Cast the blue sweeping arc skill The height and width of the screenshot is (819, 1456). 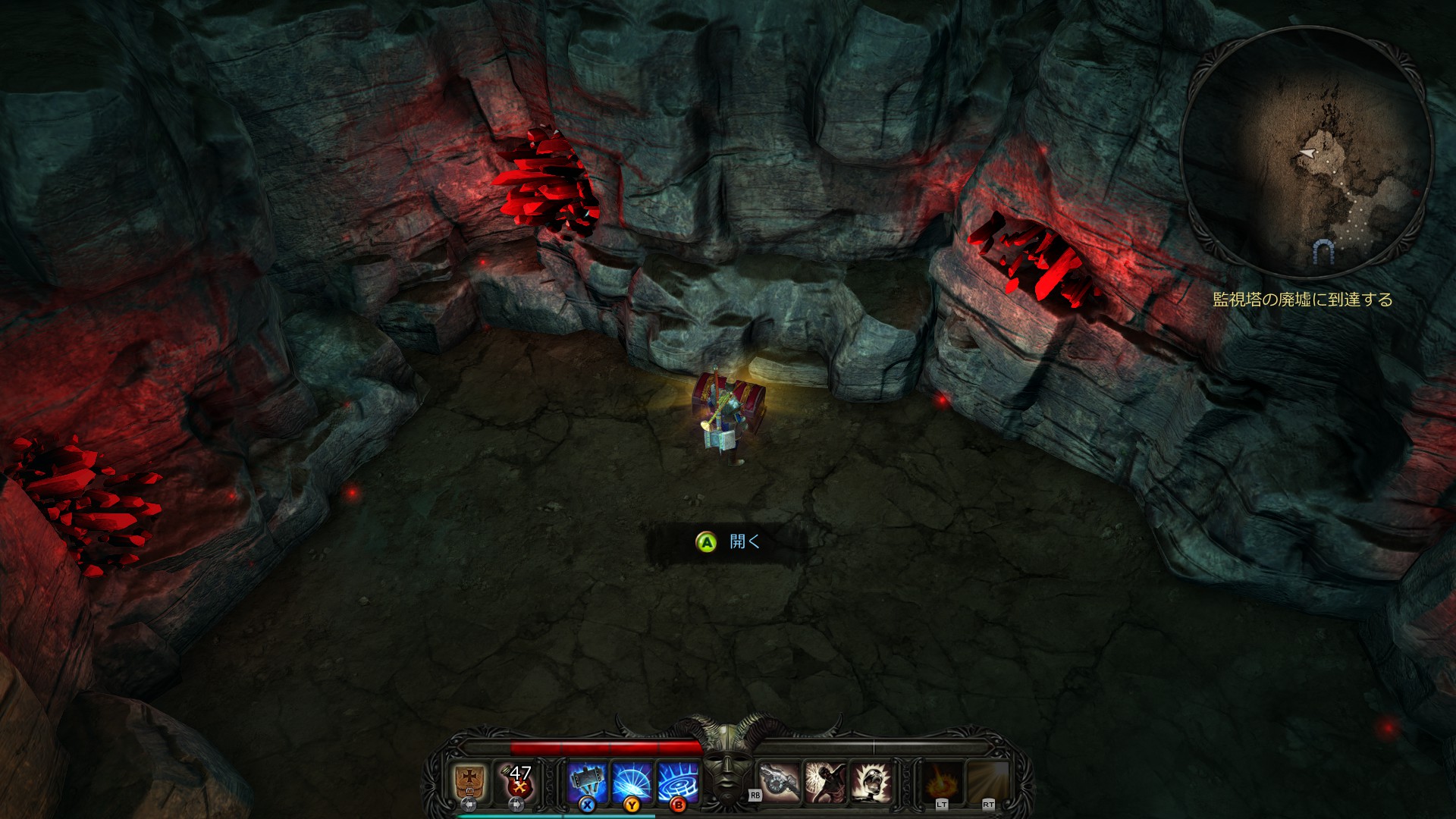coord(632,781)
